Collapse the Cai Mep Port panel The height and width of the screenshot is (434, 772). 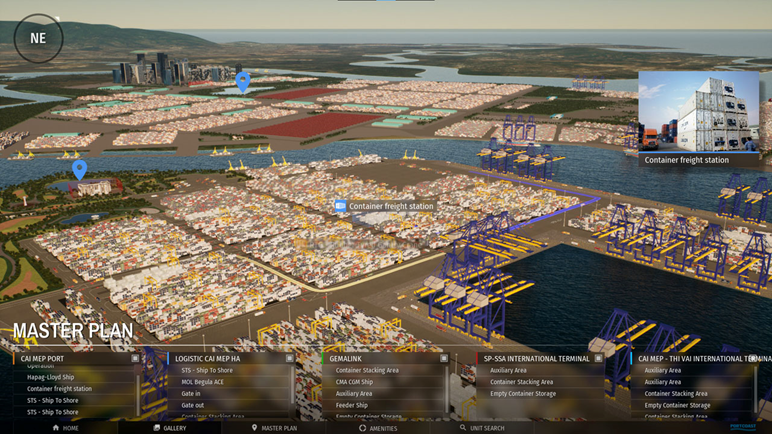pos(135,358)
